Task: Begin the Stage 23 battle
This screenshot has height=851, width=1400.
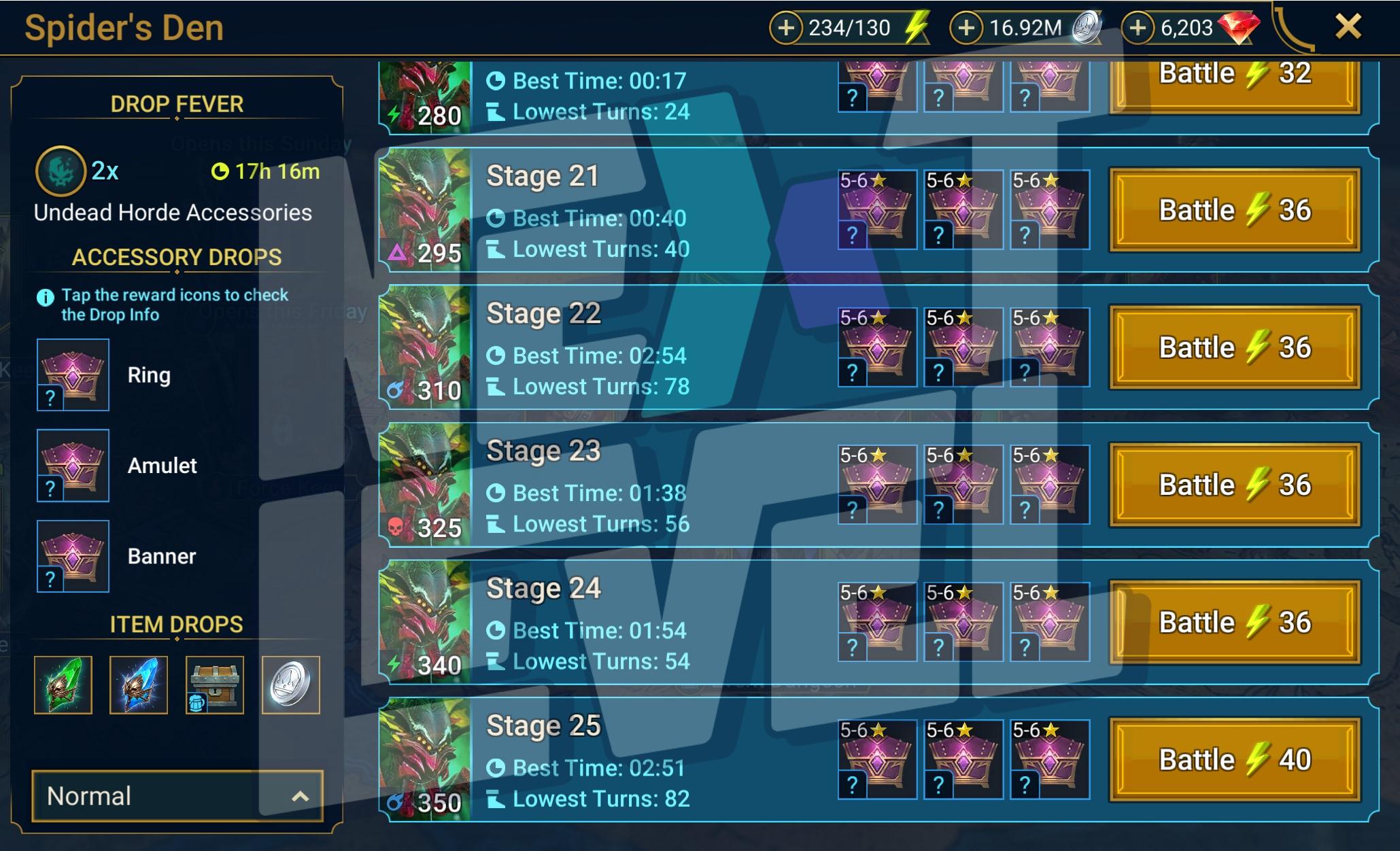Action: pyautogui.click(x=1234, y=485)
